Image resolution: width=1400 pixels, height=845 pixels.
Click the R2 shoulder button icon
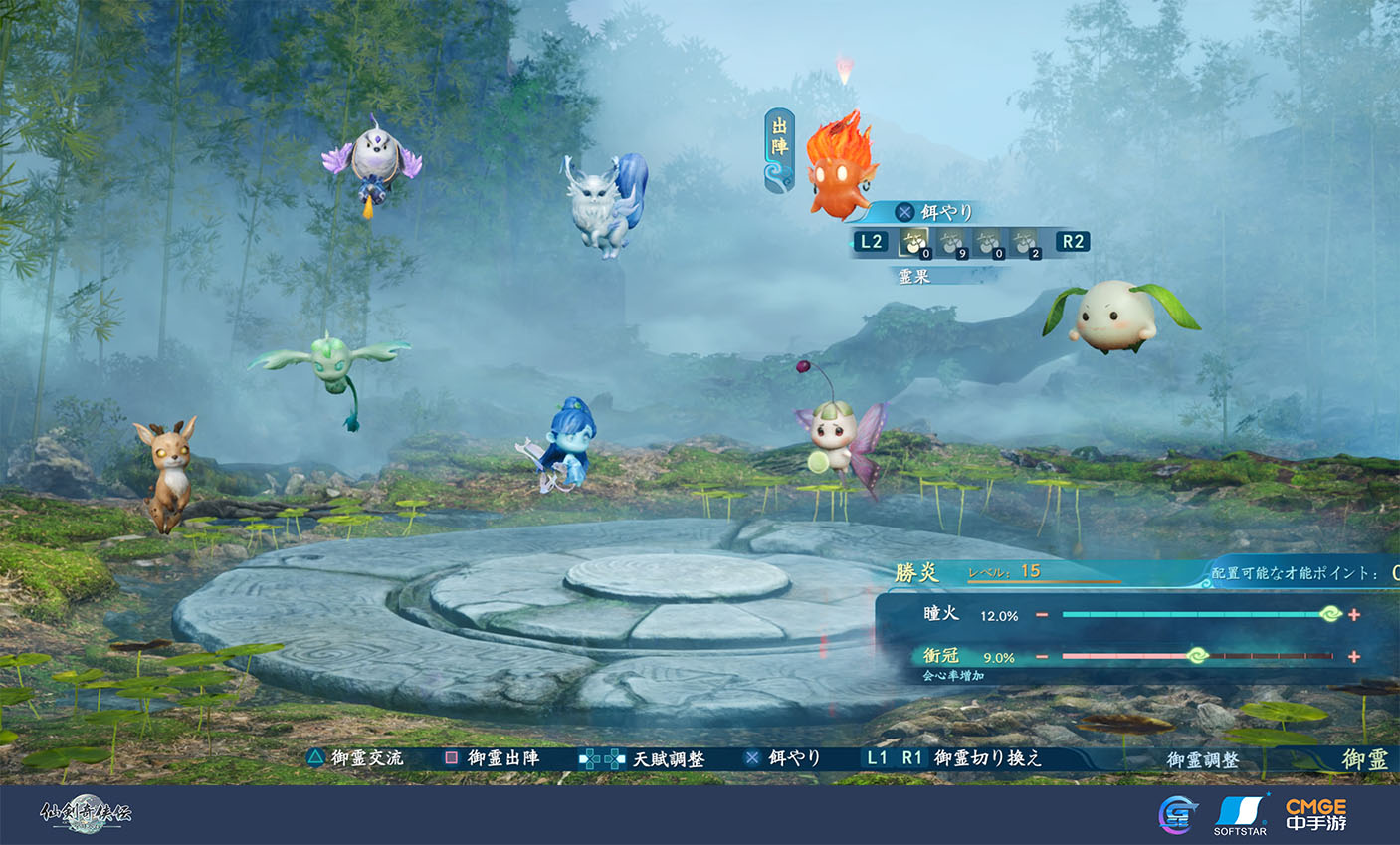(1073, 242)
